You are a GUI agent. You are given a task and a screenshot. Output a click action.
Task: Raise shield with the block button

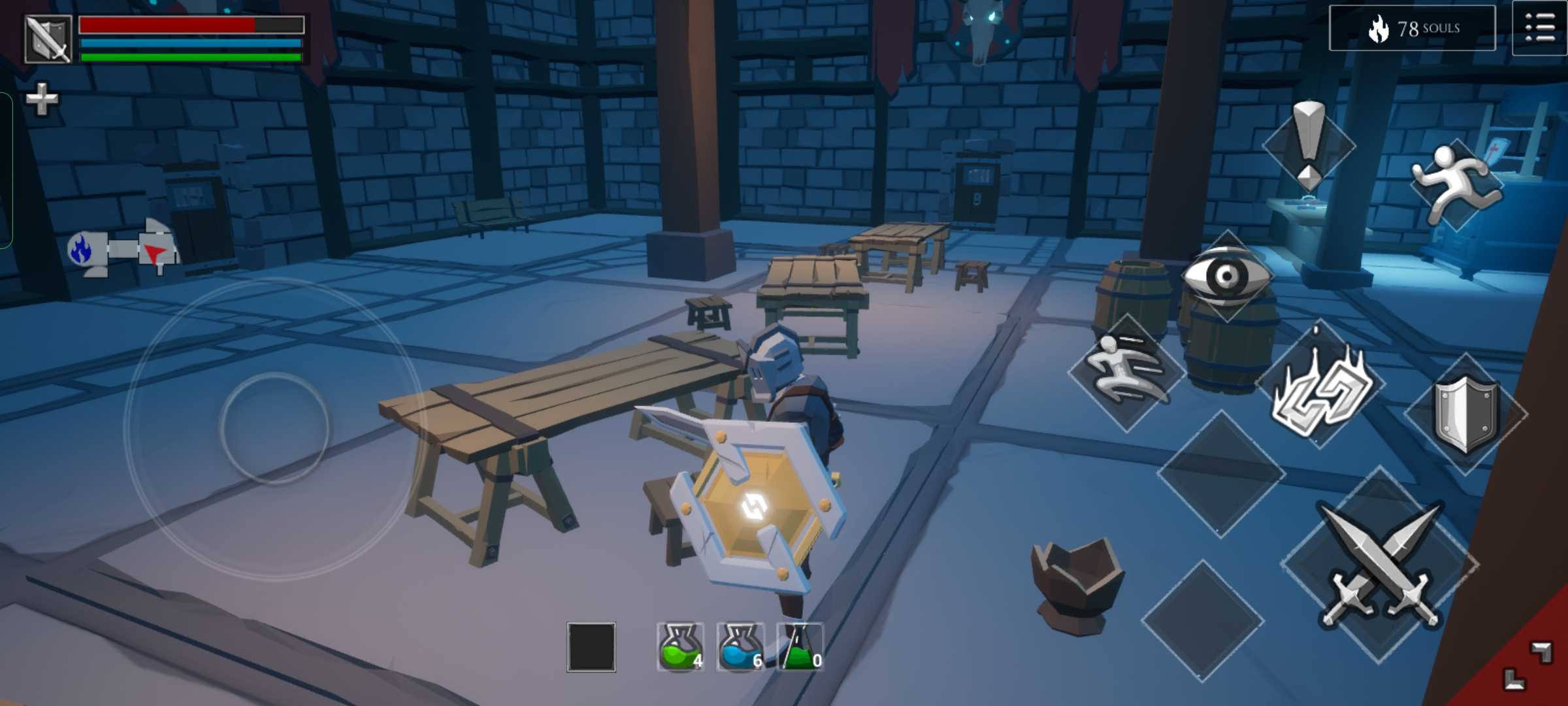(1465, 413)
